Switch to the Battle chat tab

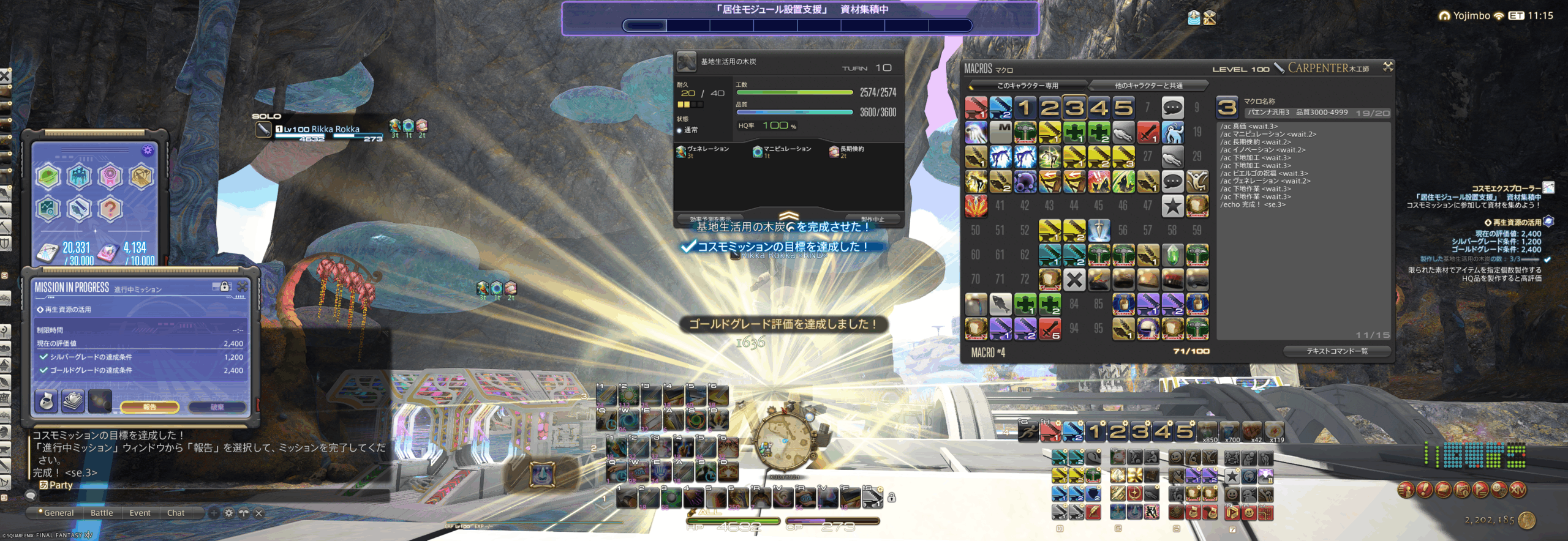point(102,513)
